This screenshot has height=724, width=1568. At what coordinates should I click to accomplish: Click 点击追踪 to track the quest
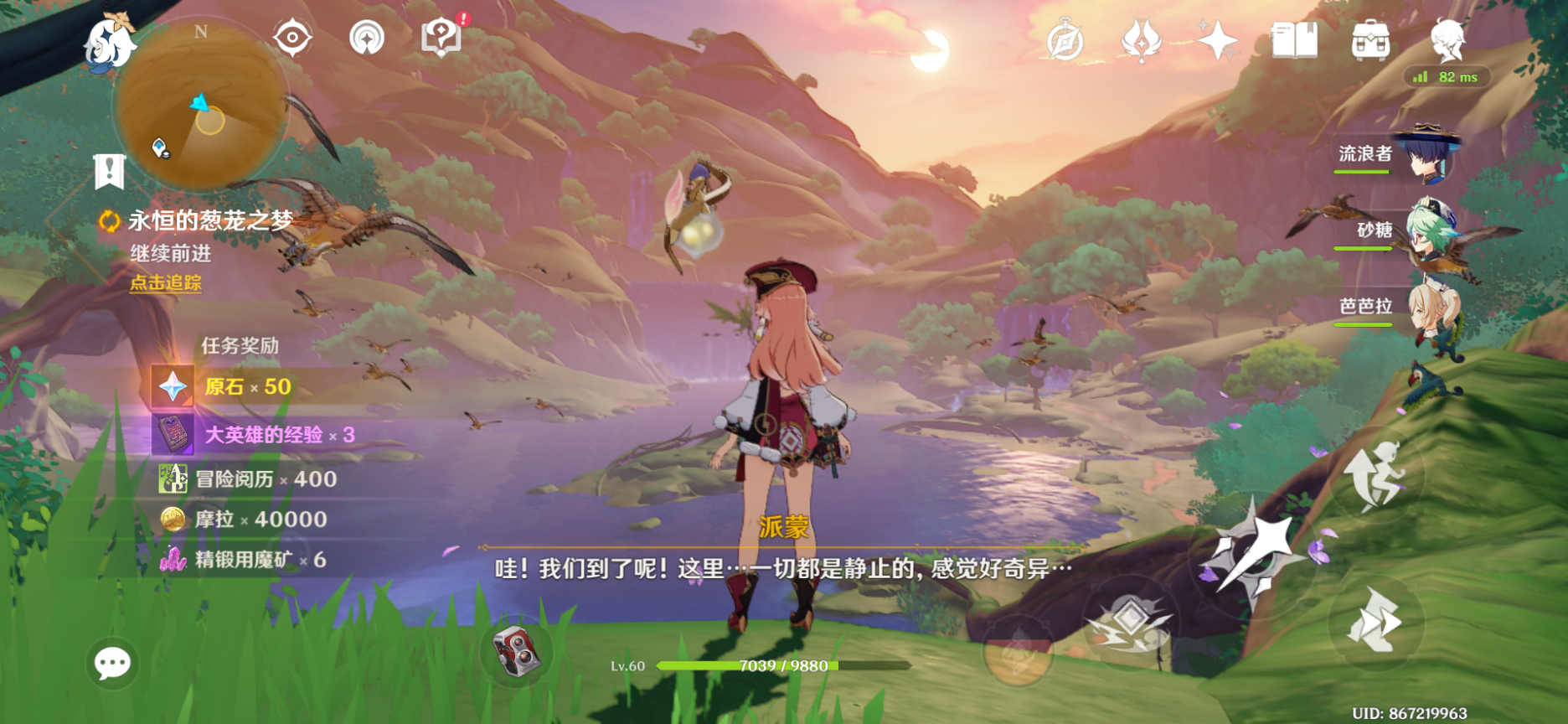point(166,283)
